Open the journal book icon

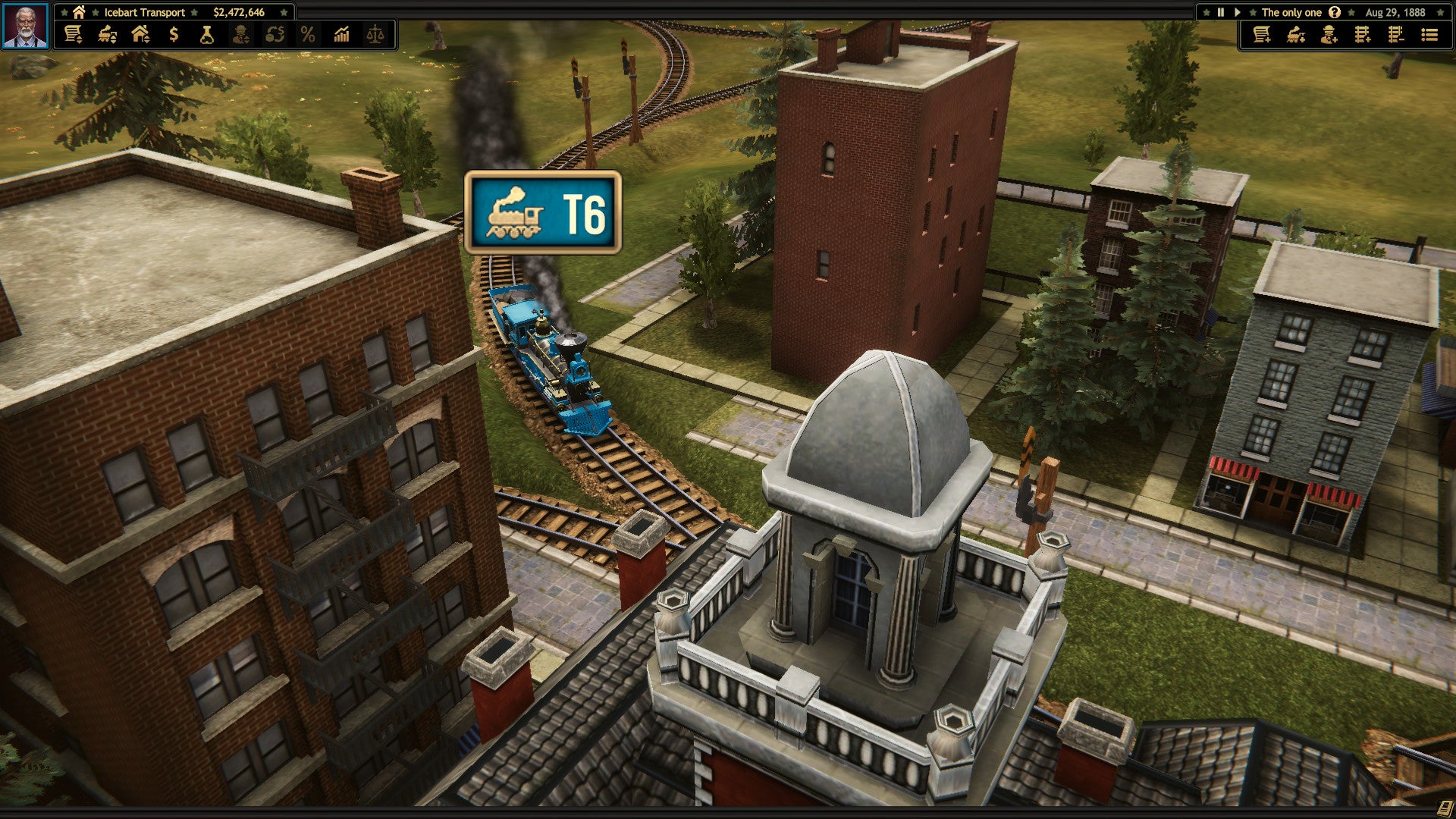1445,808
